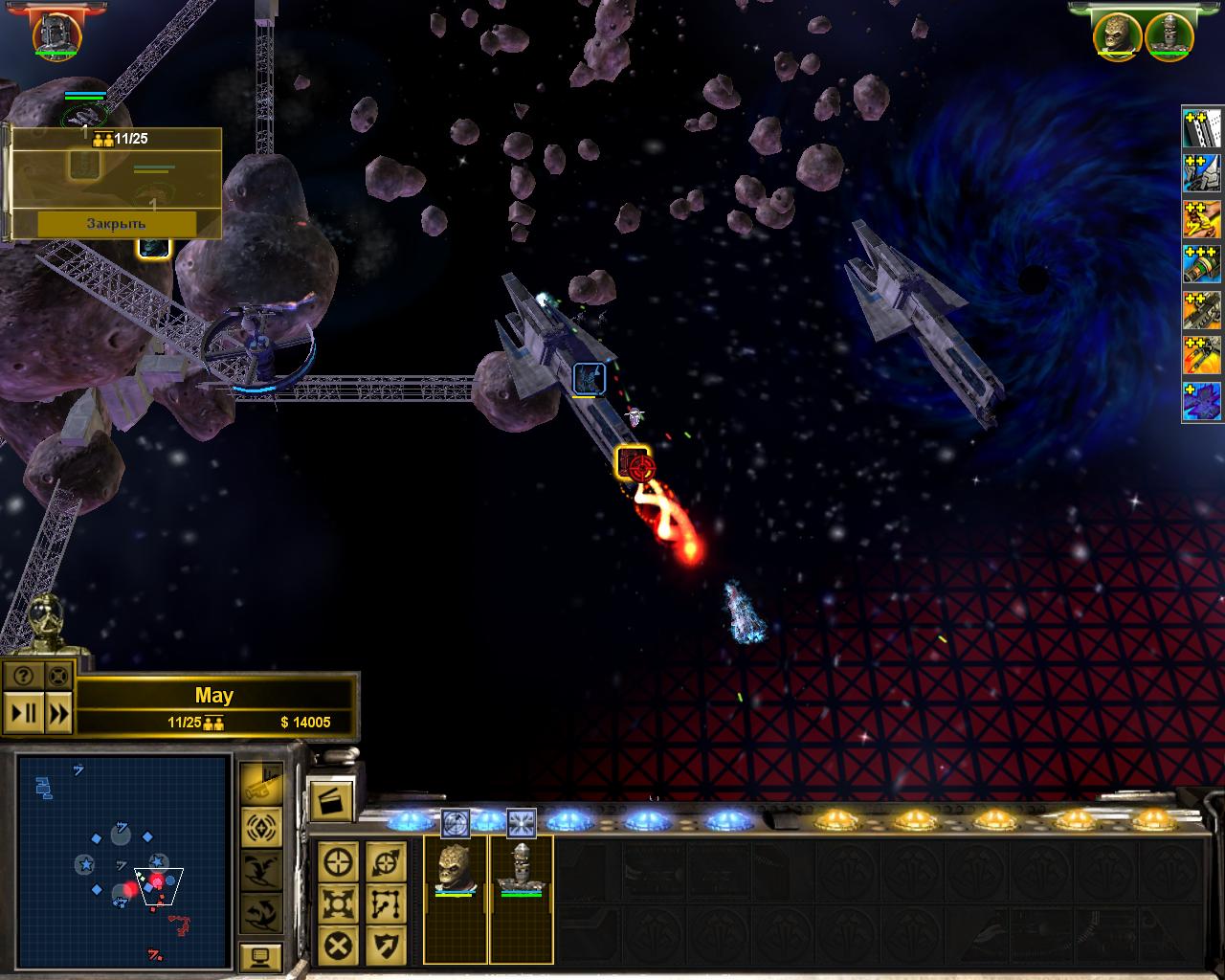Choose the X stop command button

[x=338, y=945]
